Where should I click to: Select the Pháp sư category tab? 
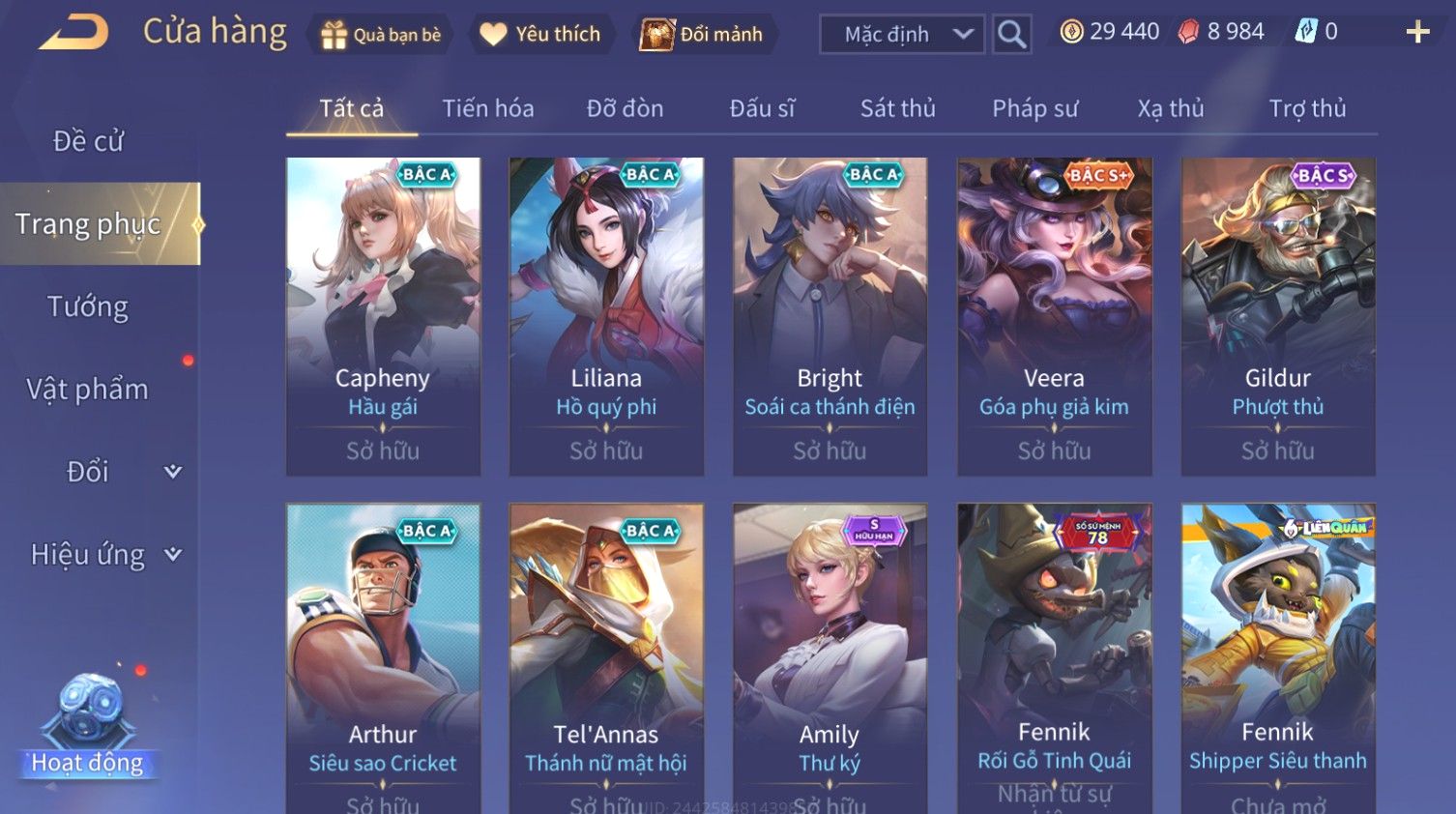pos(1034,108)
